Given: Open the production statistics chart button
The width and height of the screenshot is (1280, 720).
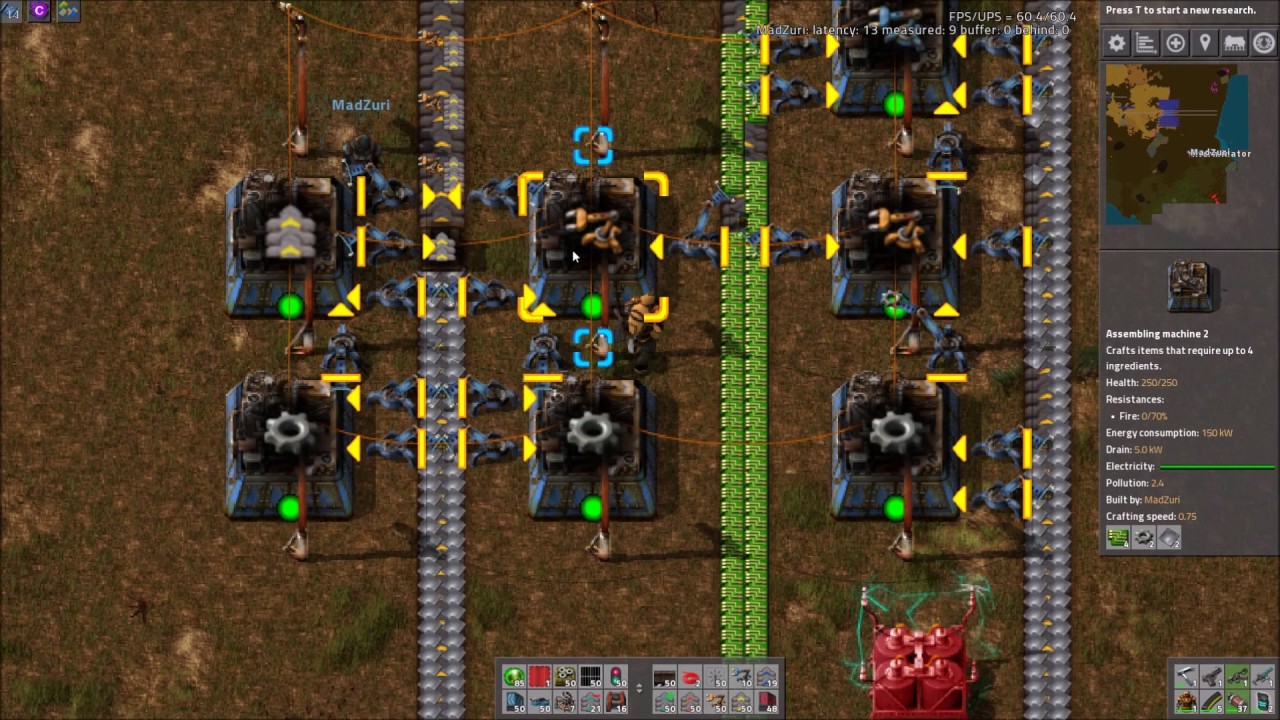Looking at the screenshot, I should tap(1146, 43).
